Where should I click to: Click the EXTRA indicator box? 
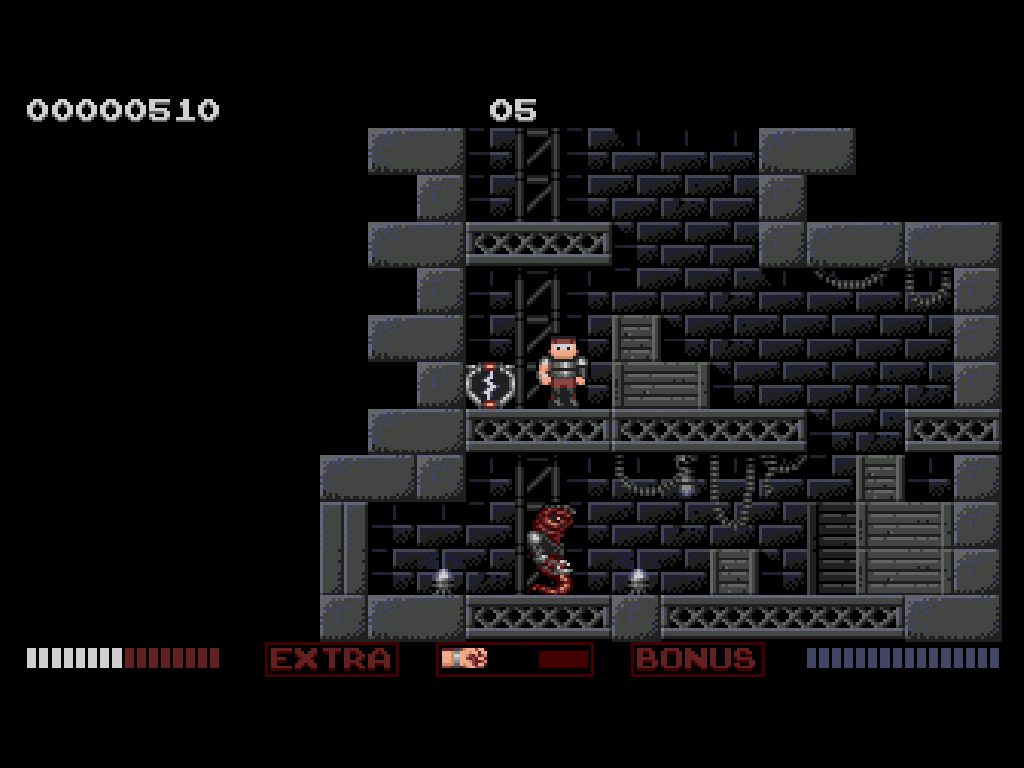(x=332, y=659)
